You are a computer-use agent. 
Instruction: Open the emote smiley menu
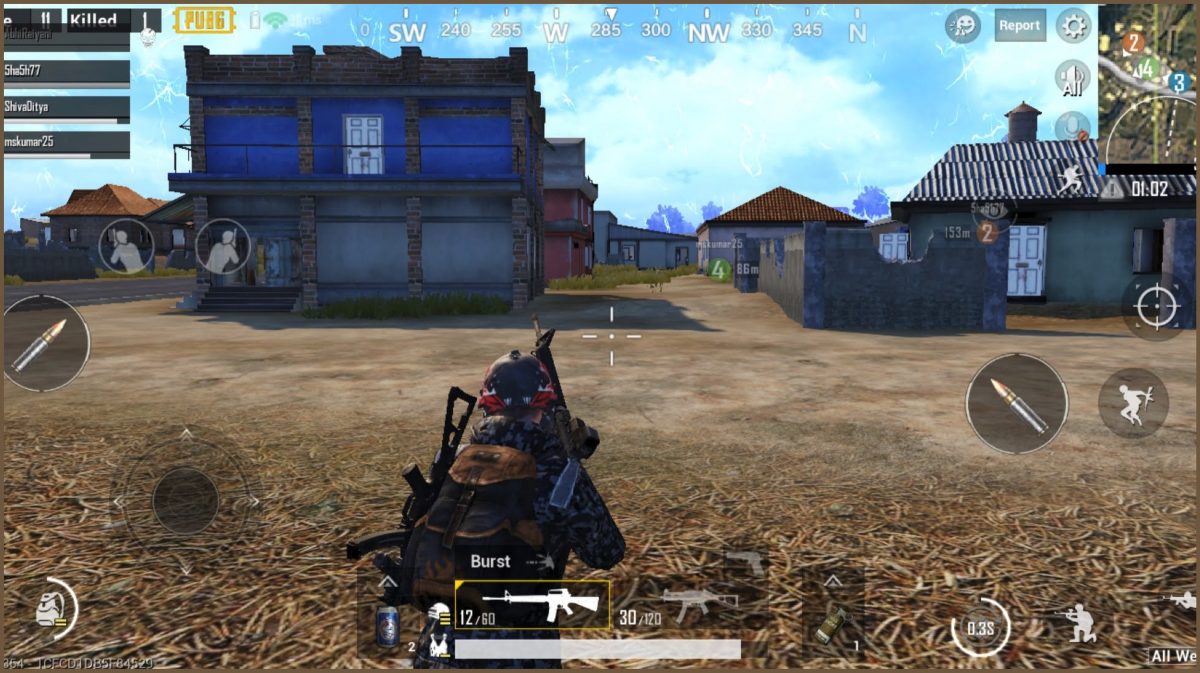963,26
